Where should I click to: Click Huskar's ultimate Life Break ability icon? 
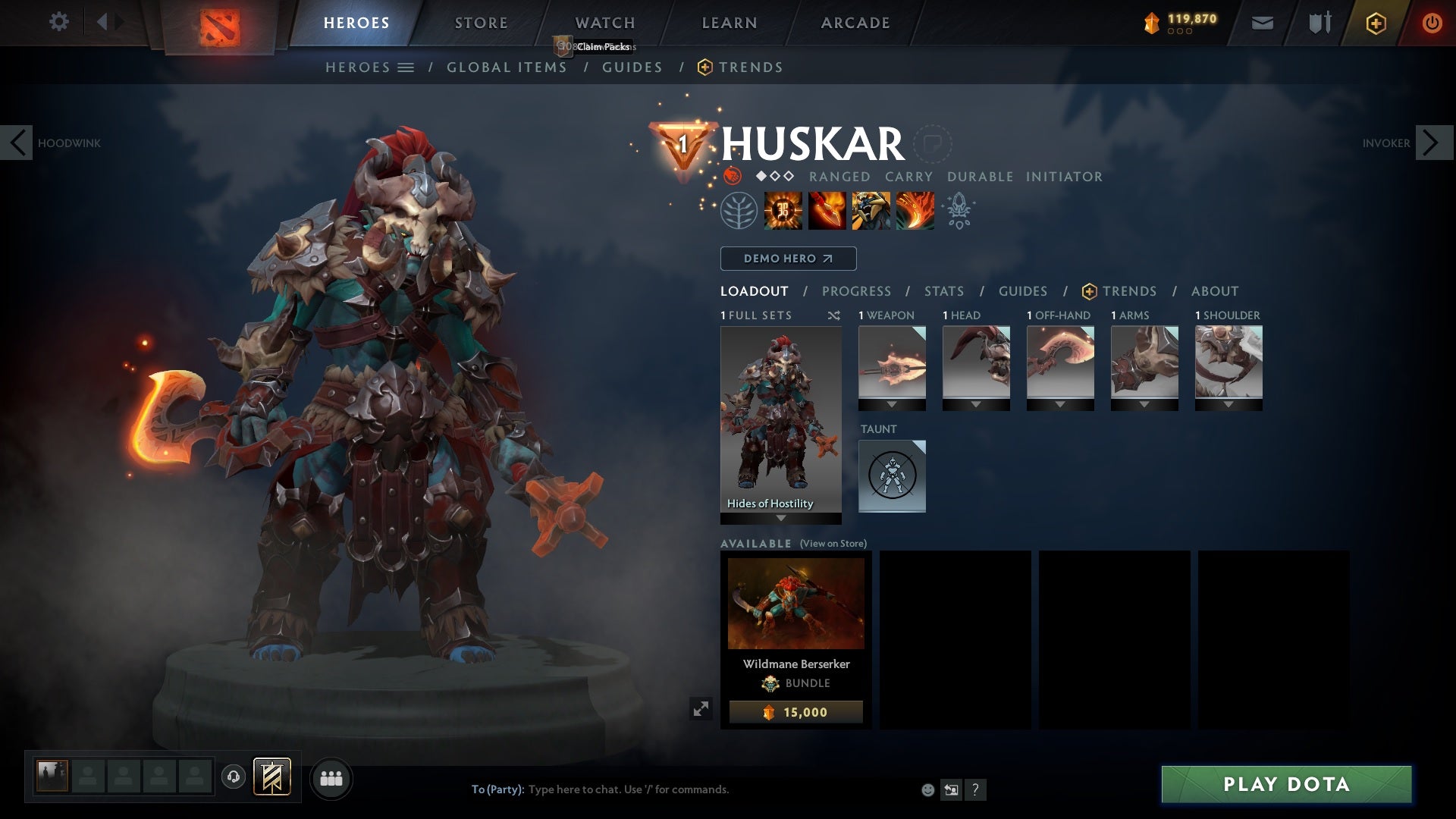[x=914, y=212]
